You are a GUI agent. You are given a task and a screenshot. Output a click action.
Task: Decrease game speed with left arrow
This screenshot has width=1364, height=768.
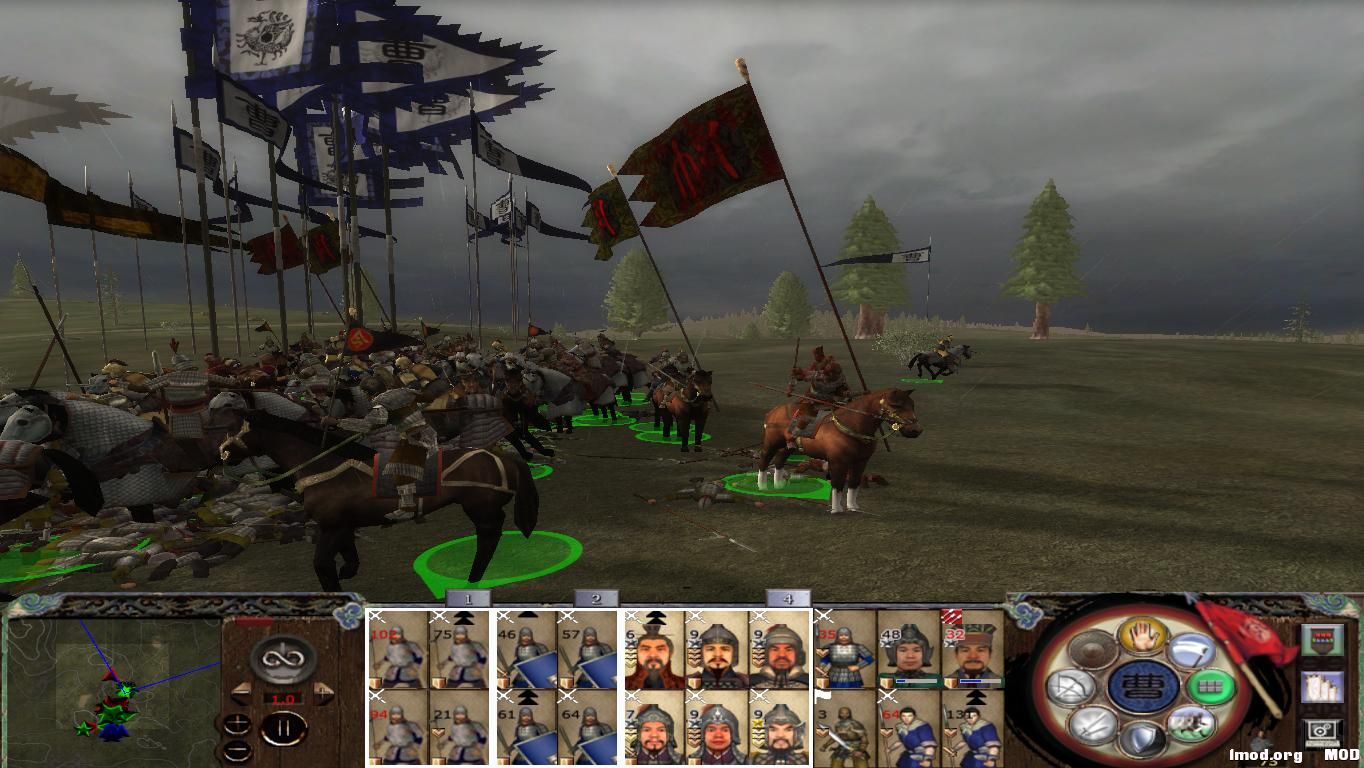click(242, 692)
